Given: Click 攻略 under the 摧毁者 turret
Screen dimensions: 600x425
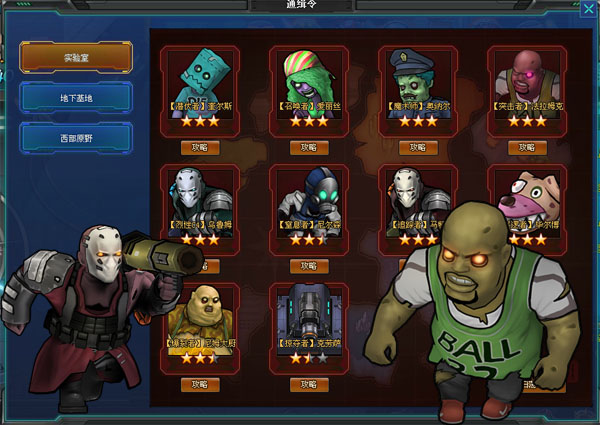Looking at the screenshot, I should pyautogui.click(x=308, y=384).
